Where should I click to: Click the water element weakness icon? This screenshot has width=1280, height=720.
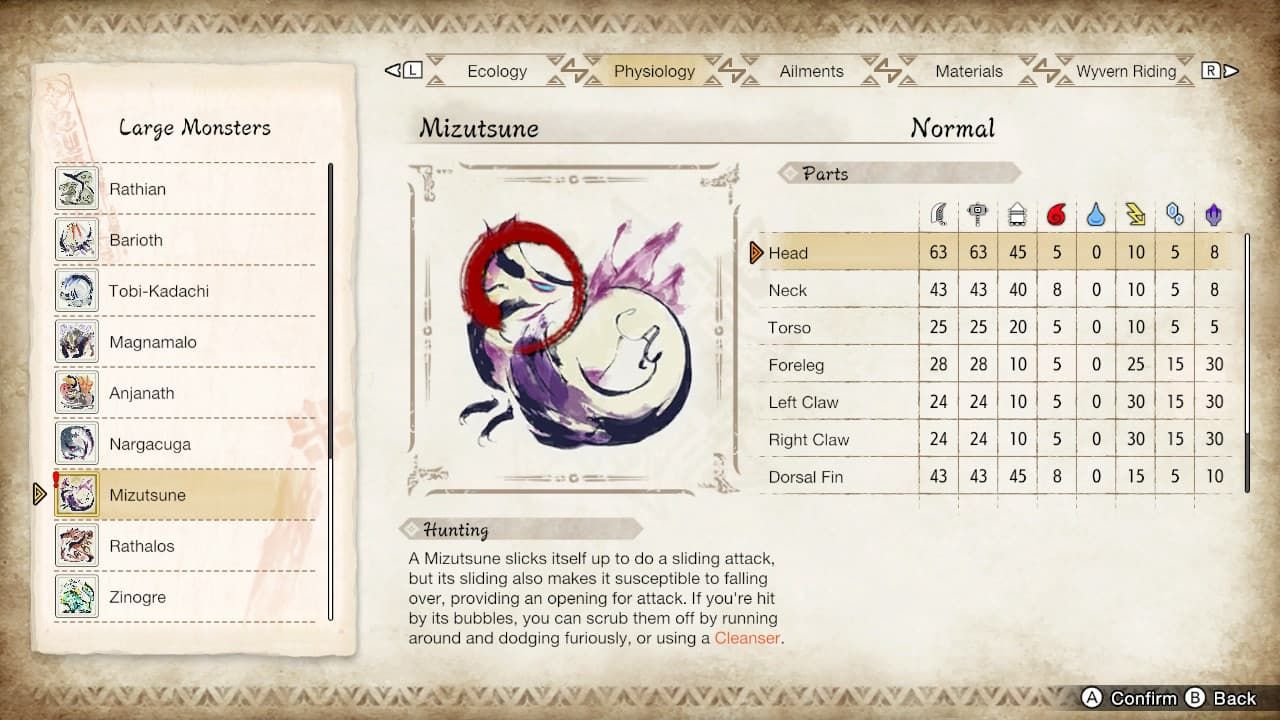point(1096,213)
